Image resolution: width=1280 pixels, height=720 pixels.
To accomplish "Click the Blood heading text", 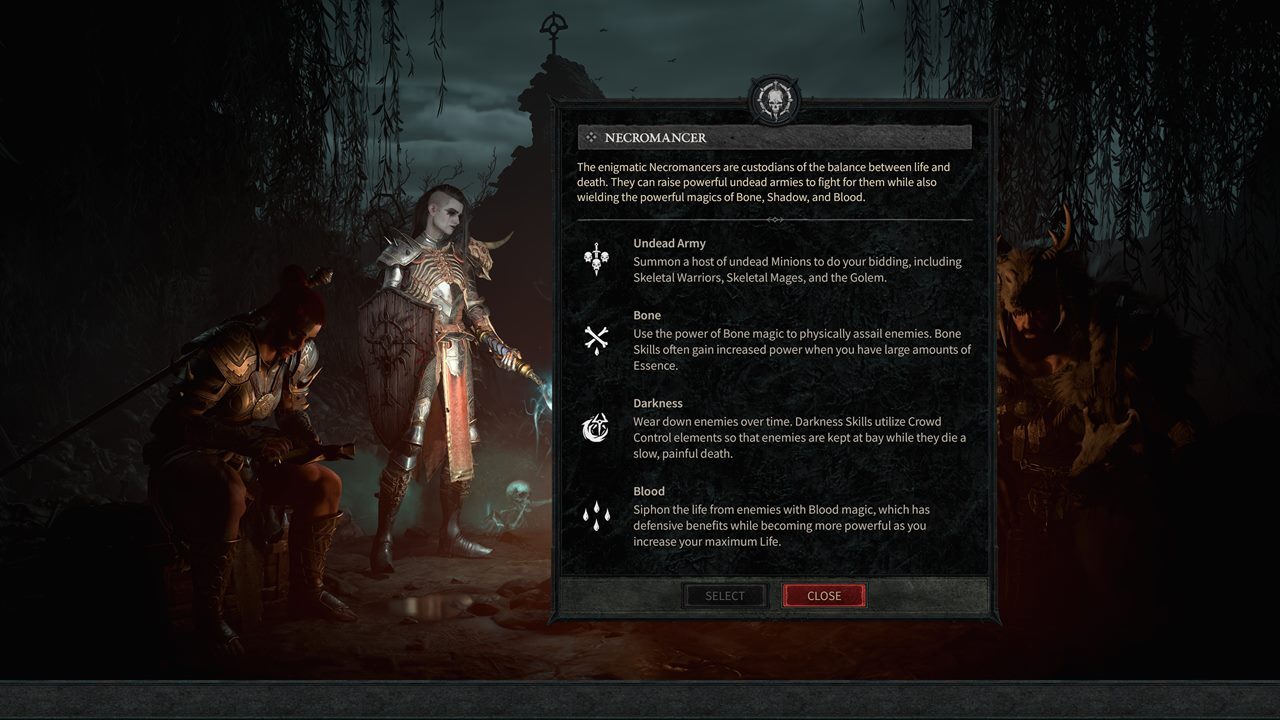I will 648,491.
